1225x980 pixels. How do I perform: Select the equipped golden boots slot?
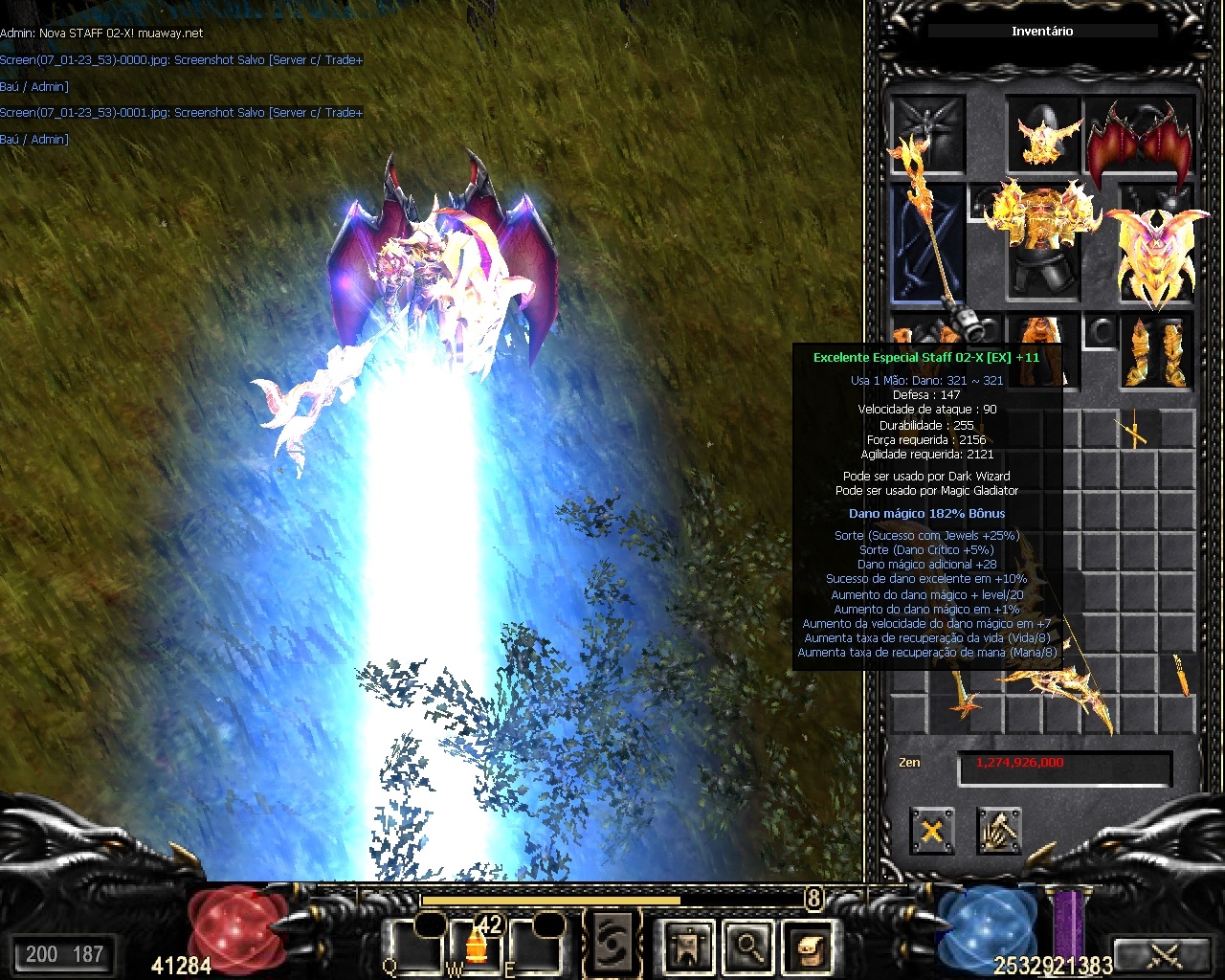1156,352
